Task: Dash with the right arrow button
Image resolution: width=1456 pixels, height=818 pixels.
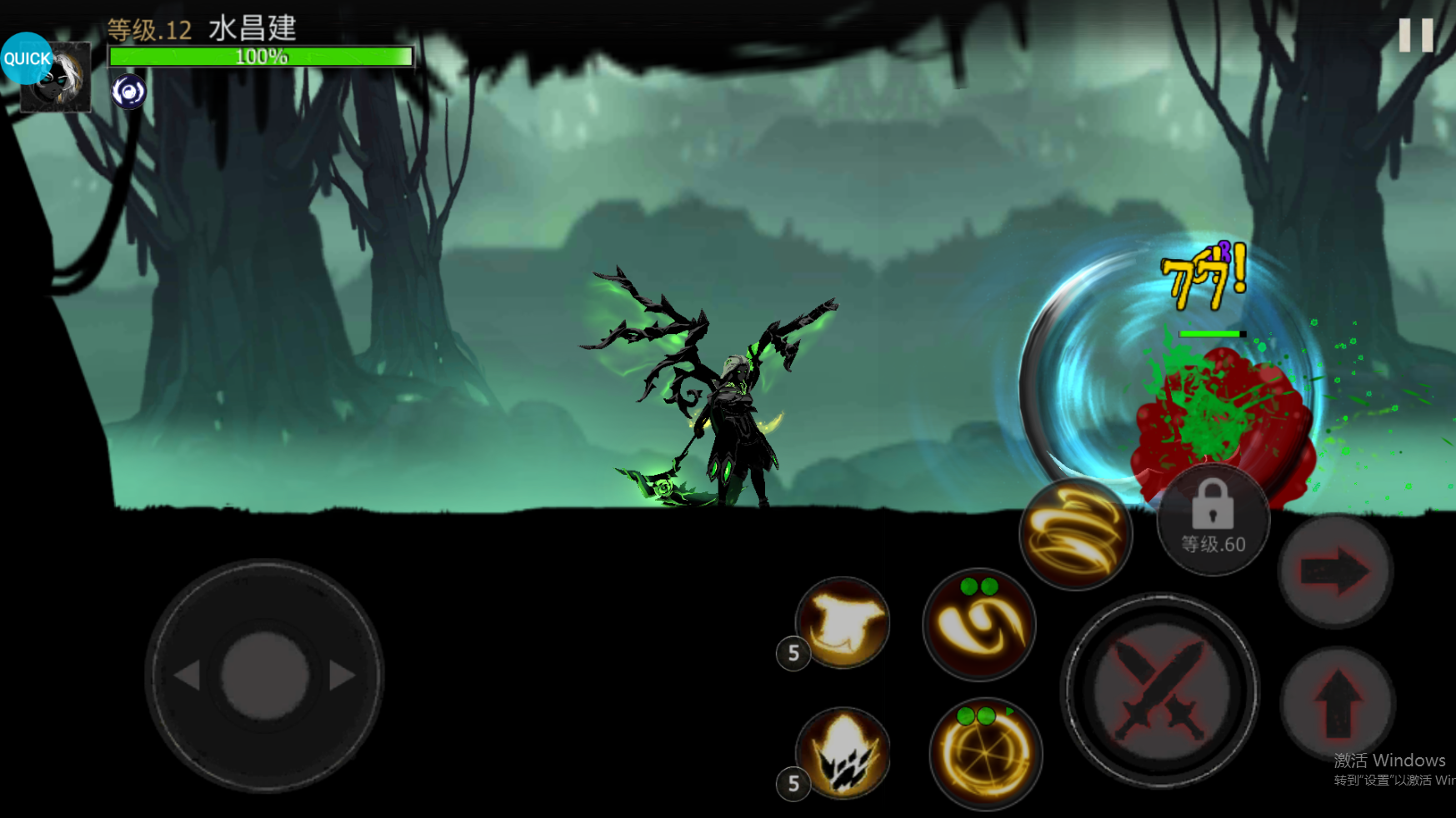Action: 1335,571
